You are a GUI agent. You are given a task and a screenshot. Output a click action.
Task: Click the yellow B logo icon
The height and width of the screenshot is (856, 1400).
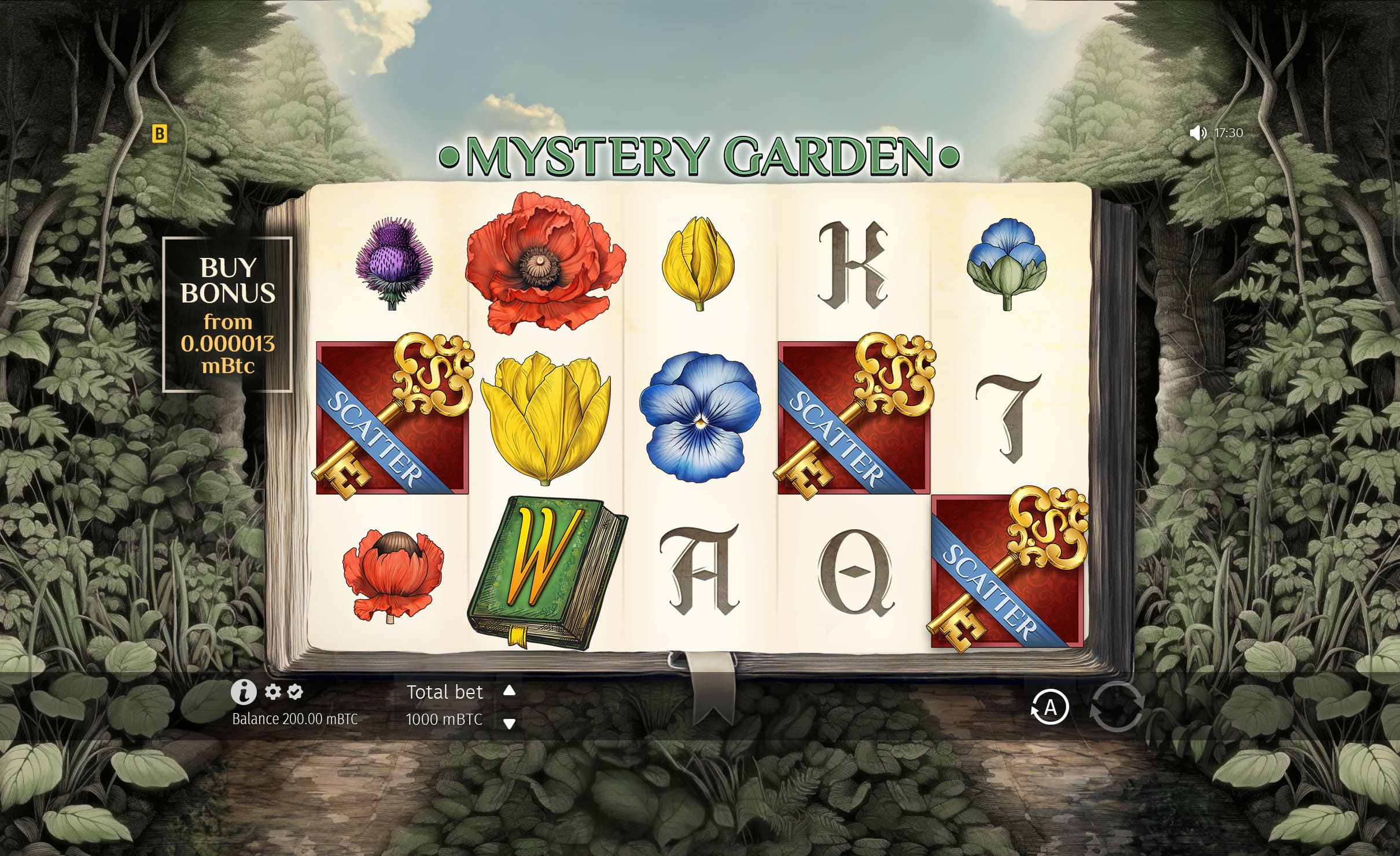point(159,134)
